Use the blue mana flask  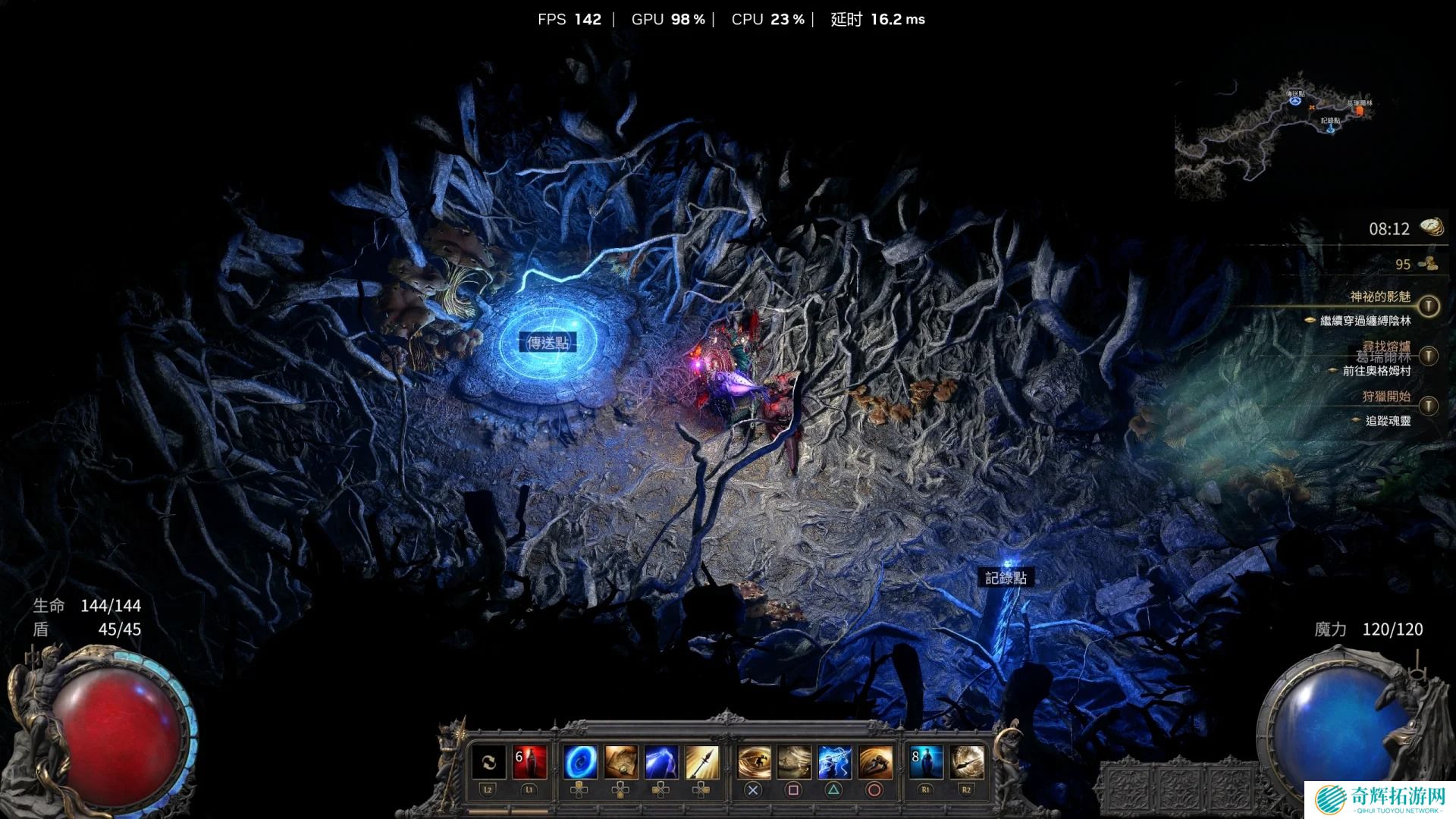[926, 763]
